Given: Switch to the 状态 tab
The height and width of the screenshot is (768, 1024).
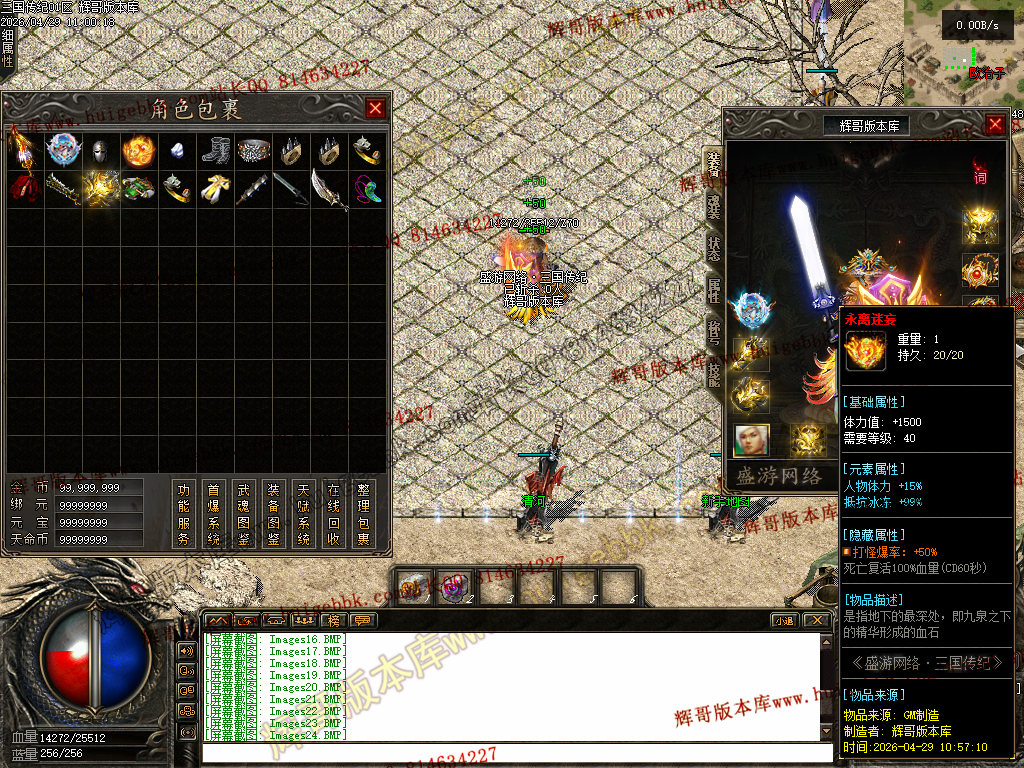Looking at the screenshot, I should [x=713, y=249].
